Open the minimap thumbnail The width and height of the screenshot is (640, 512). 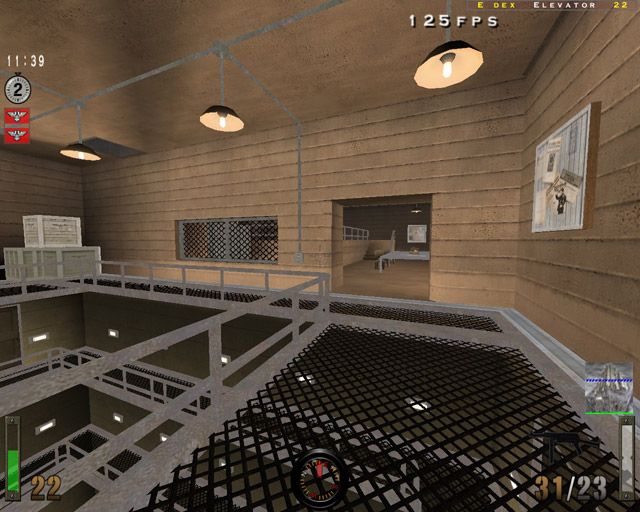coord(608,388)
